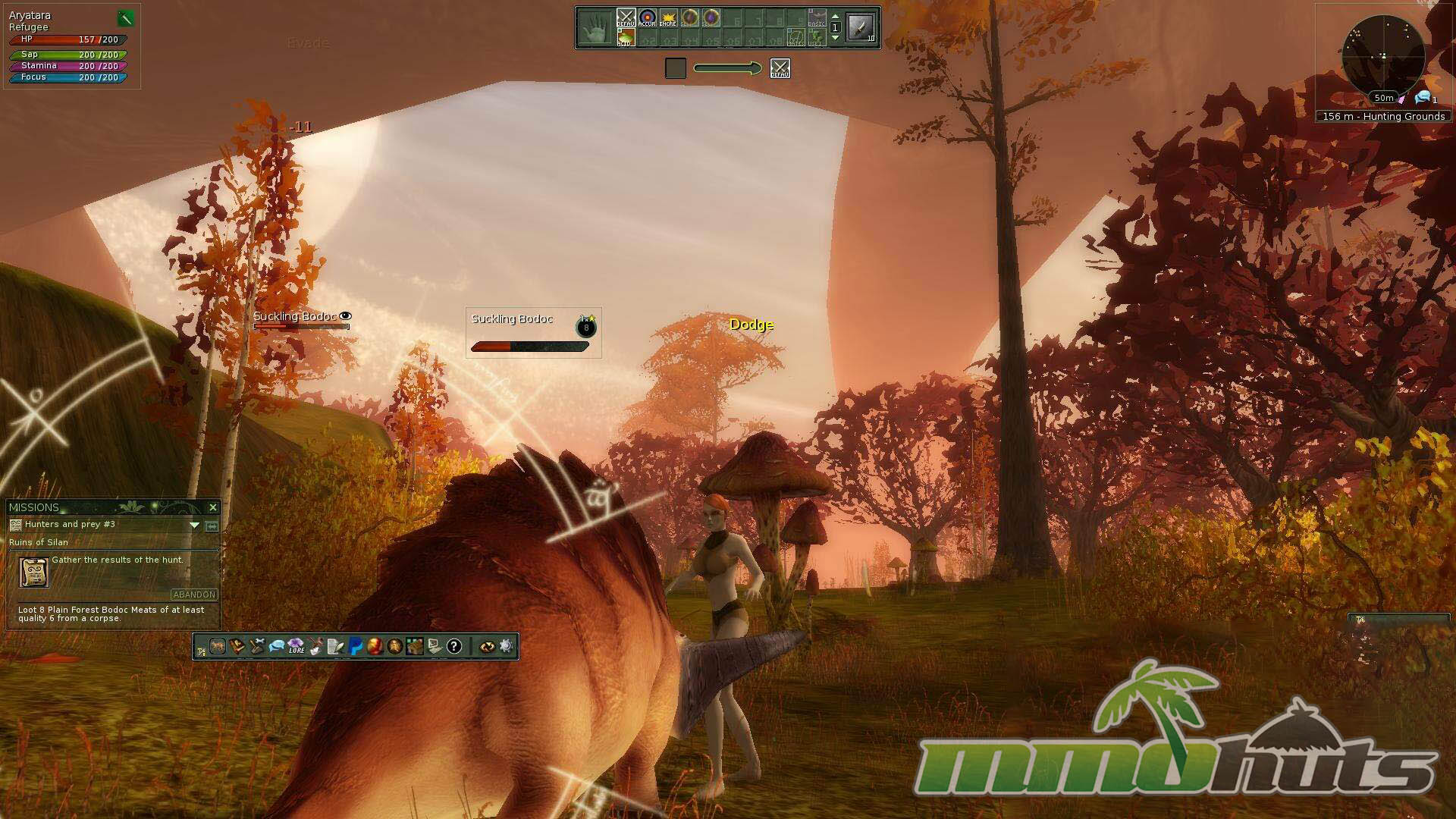Use the Increase Damage yellow burst action
This screenshot has height=819, width=1456.
668,17
